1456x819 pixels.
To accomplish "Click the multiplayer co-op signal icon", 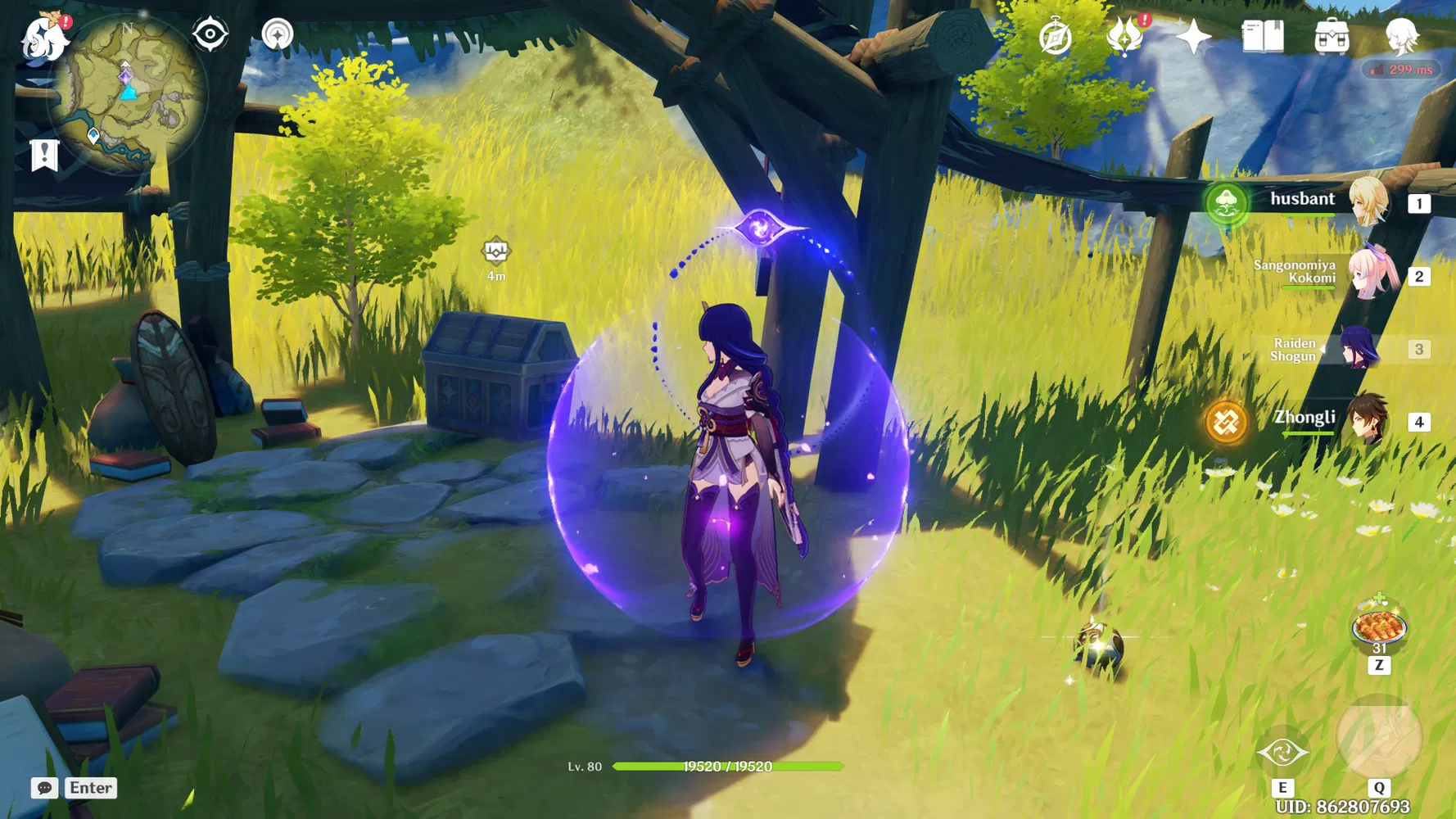I will tap(278, 34).
